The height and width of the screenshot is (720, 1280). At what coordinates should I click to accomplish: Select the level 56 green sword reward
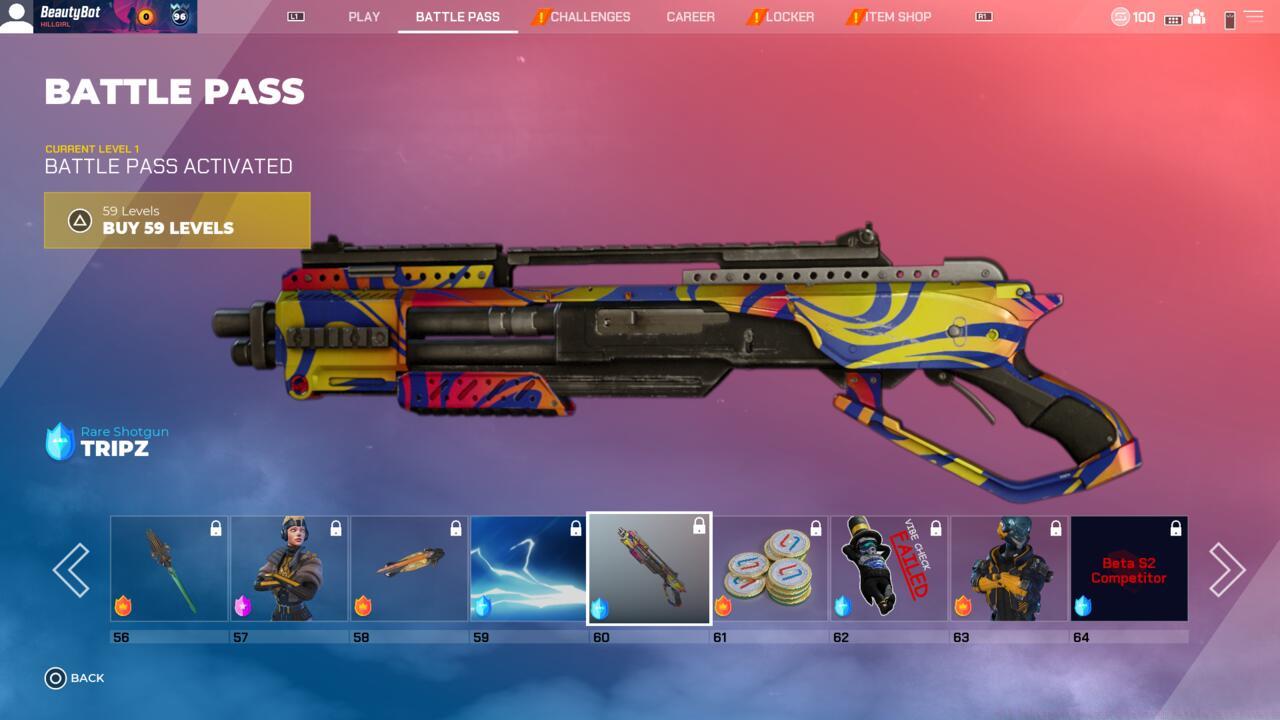coord(169,569)
